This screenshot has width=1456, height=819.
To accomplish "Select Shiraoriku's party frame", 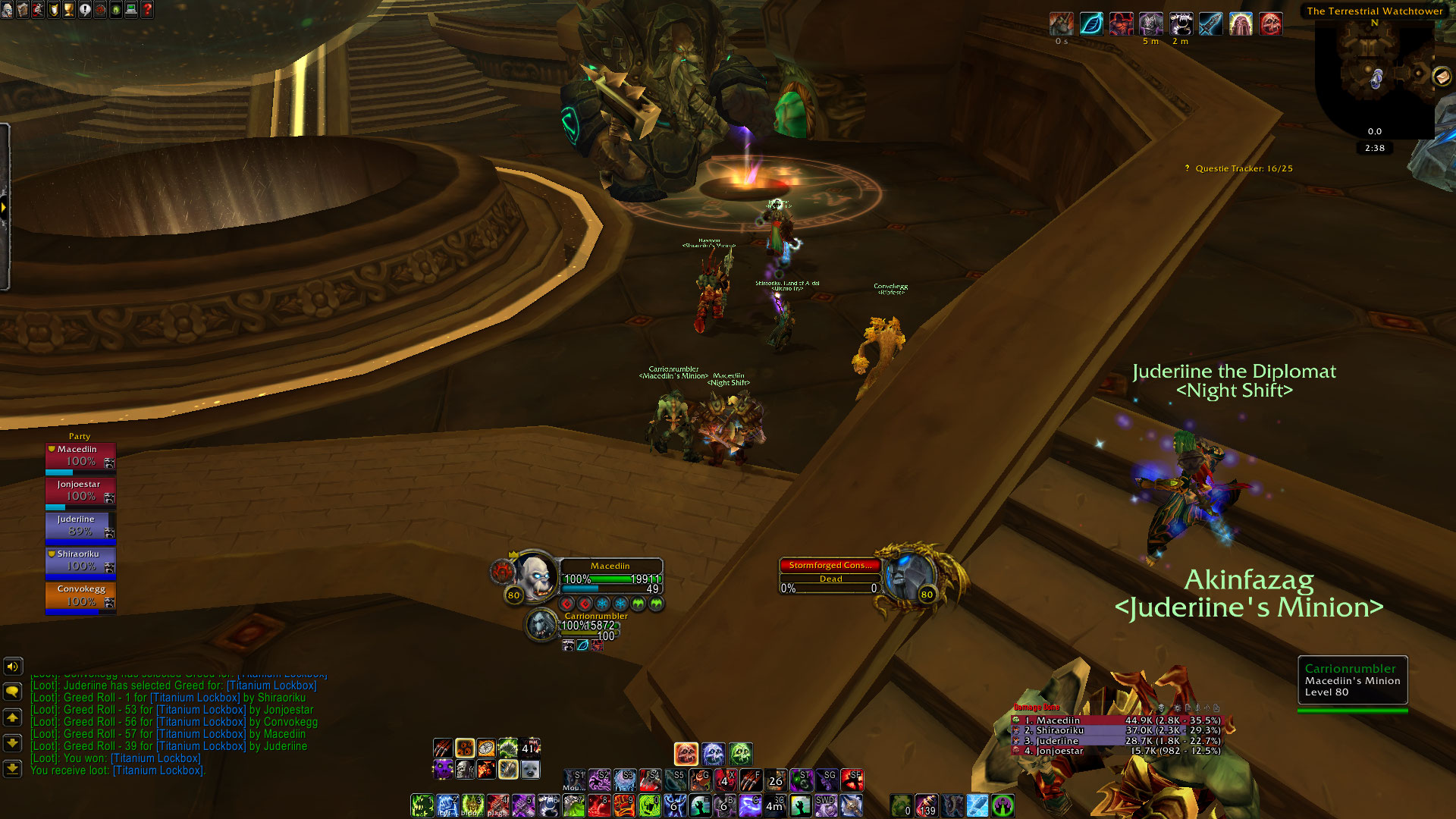I will 80,561.
